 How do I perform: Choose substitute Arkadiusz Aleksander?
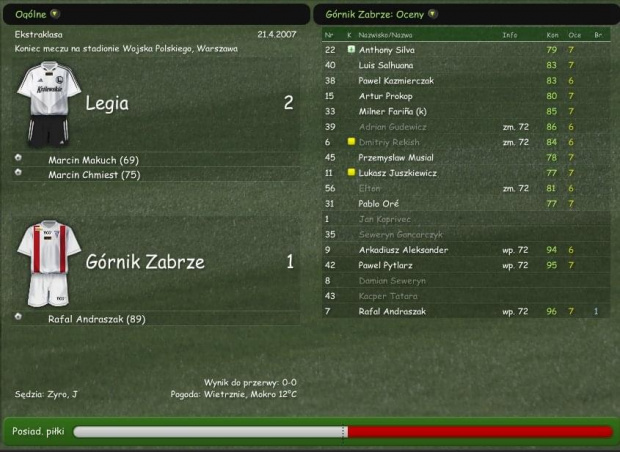(403, 250)
